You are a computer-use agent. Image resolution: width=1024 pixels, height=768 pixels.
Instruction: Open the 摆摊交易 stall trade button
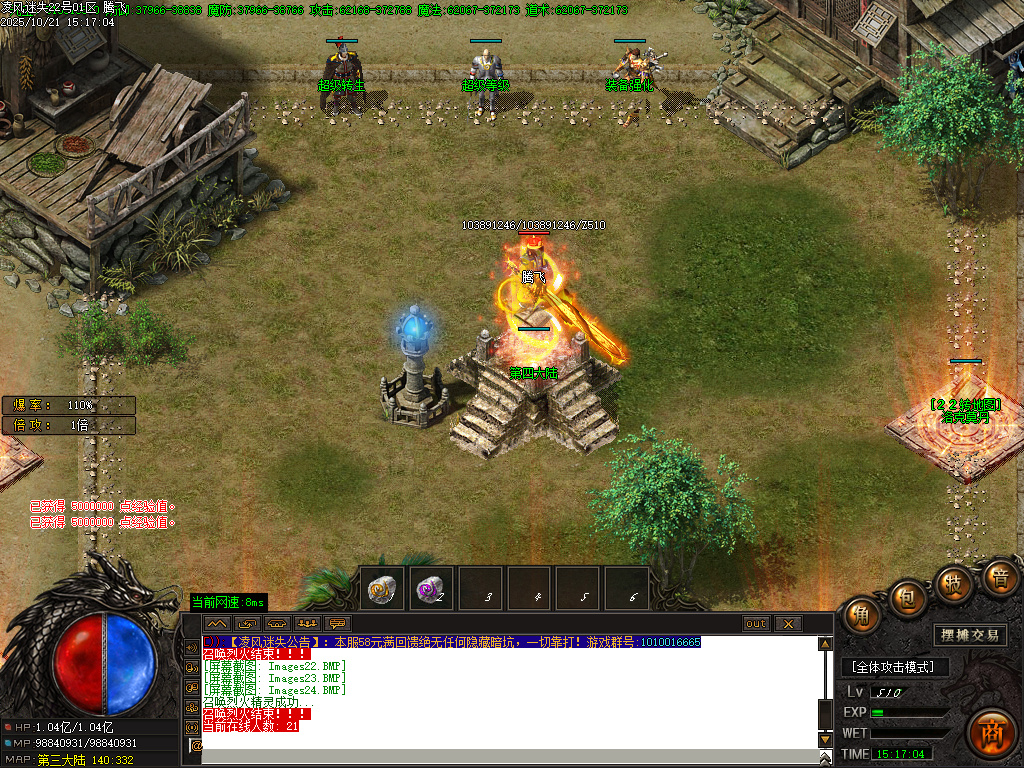click(971, 635)
